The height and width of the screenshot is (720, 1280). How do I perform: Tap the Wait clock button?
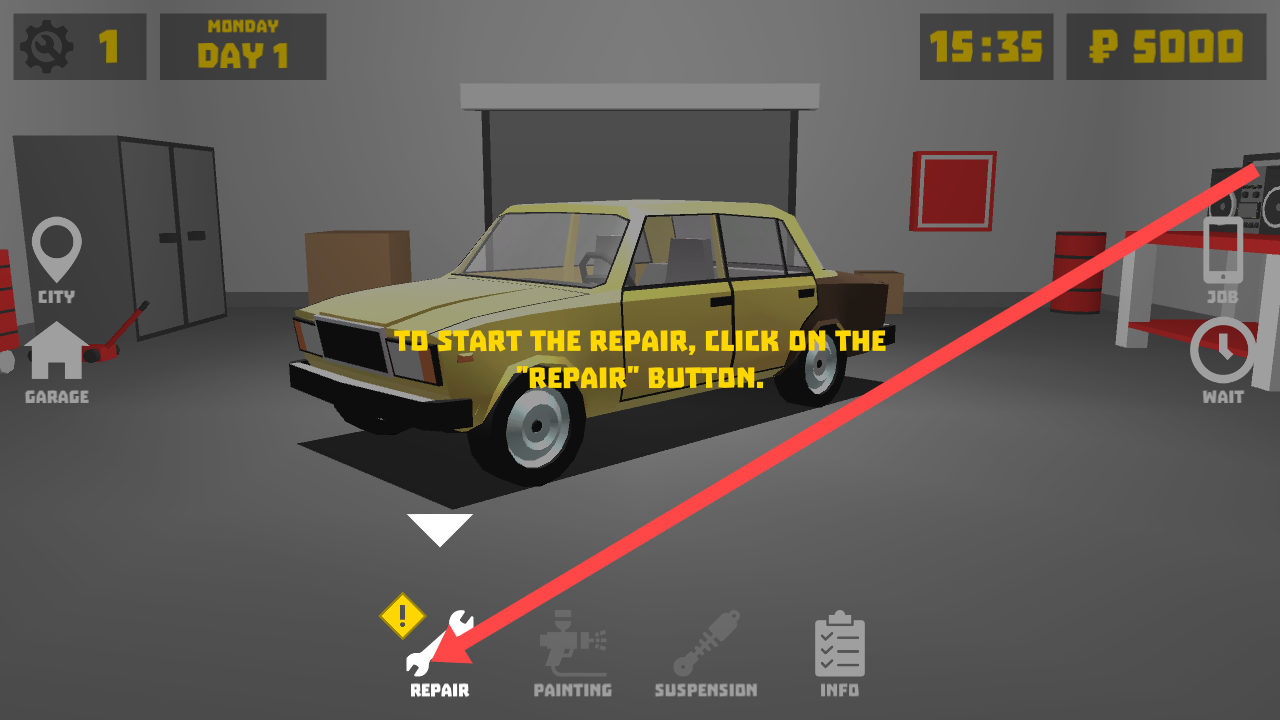click(1222, 360)
